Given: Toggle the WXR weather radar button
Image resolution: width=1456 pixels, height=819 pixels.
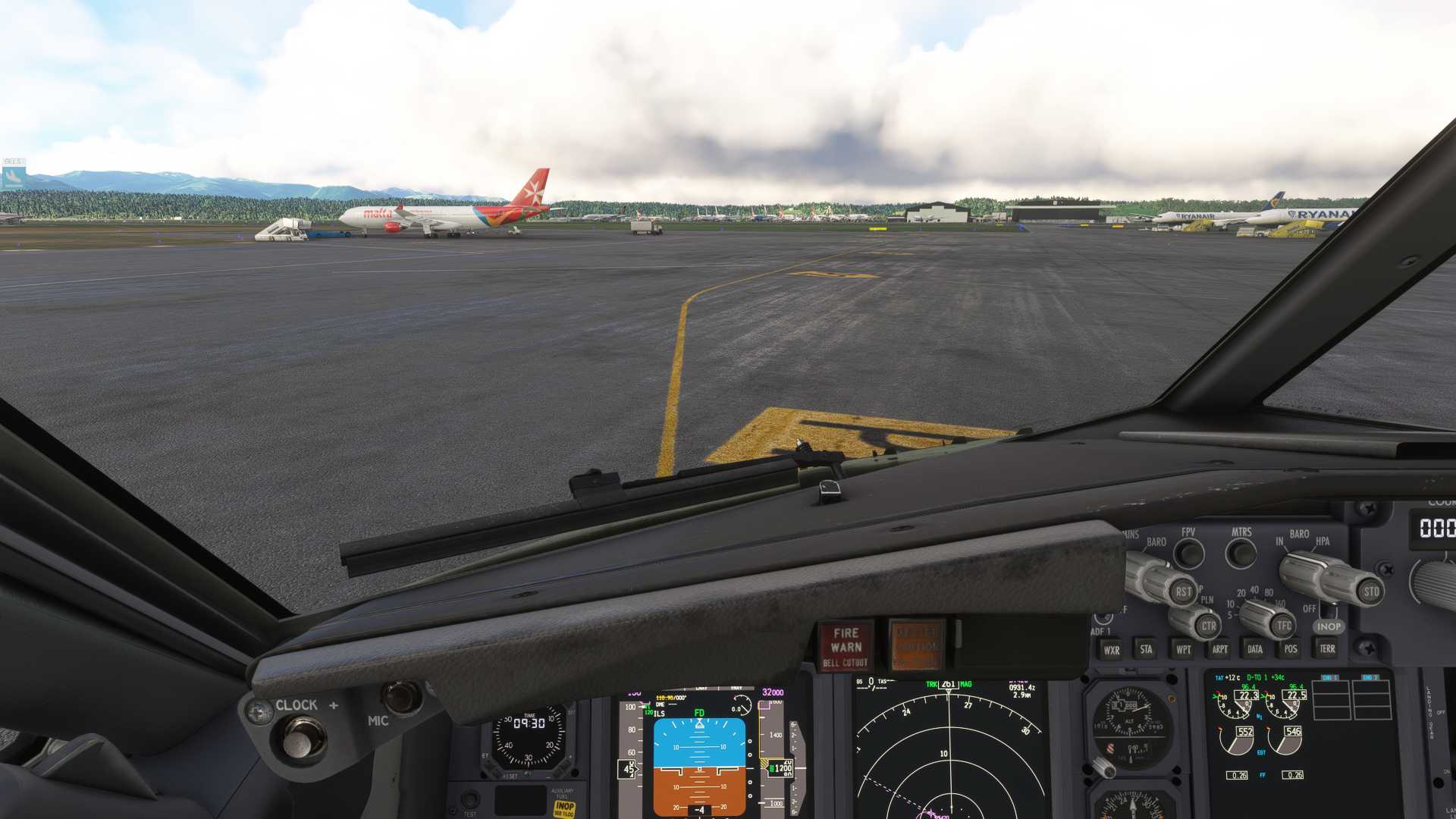Looking at the screenshot, I should click(1112, 650).
